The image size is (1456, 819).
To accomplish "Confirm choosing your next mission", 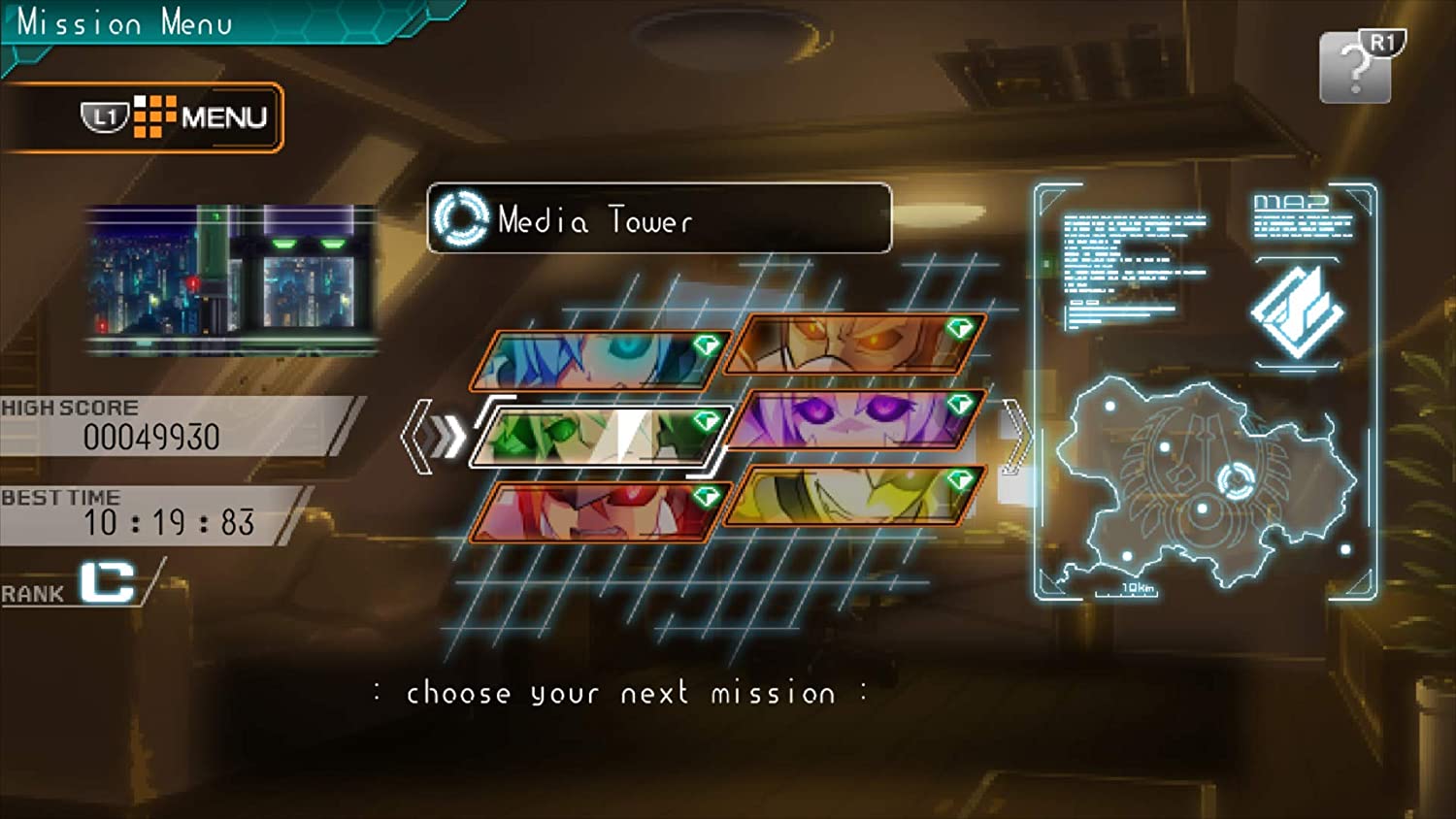I will coord(617,693).
